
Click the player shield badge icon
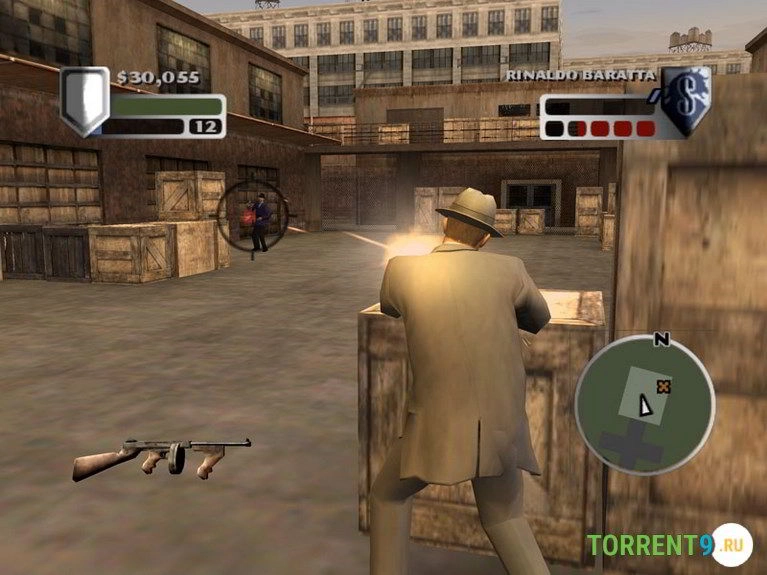pyautogui.click(x=83, y=99)
